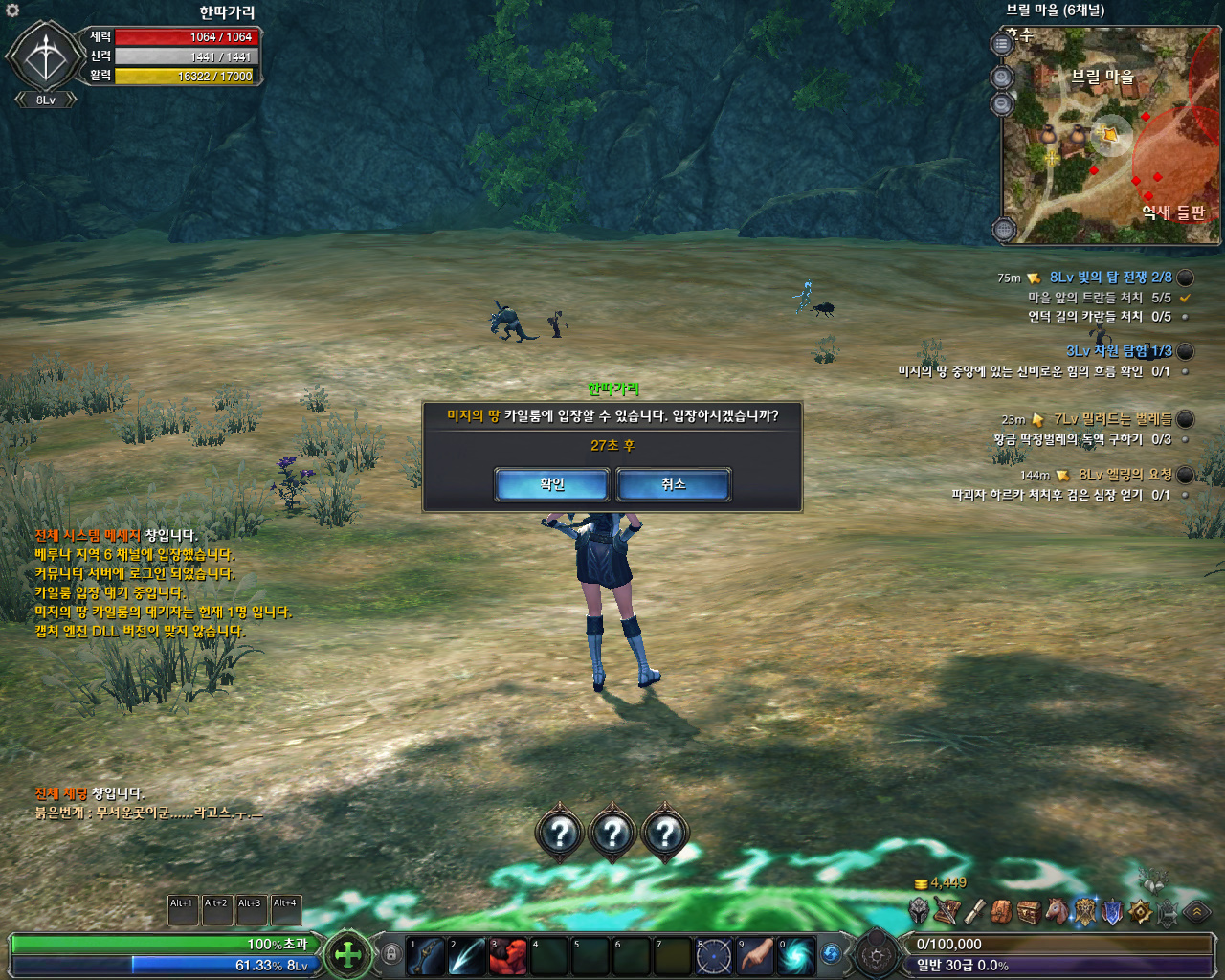
Task: Confirm entry with the 확인 button
Action: [551, 484]
